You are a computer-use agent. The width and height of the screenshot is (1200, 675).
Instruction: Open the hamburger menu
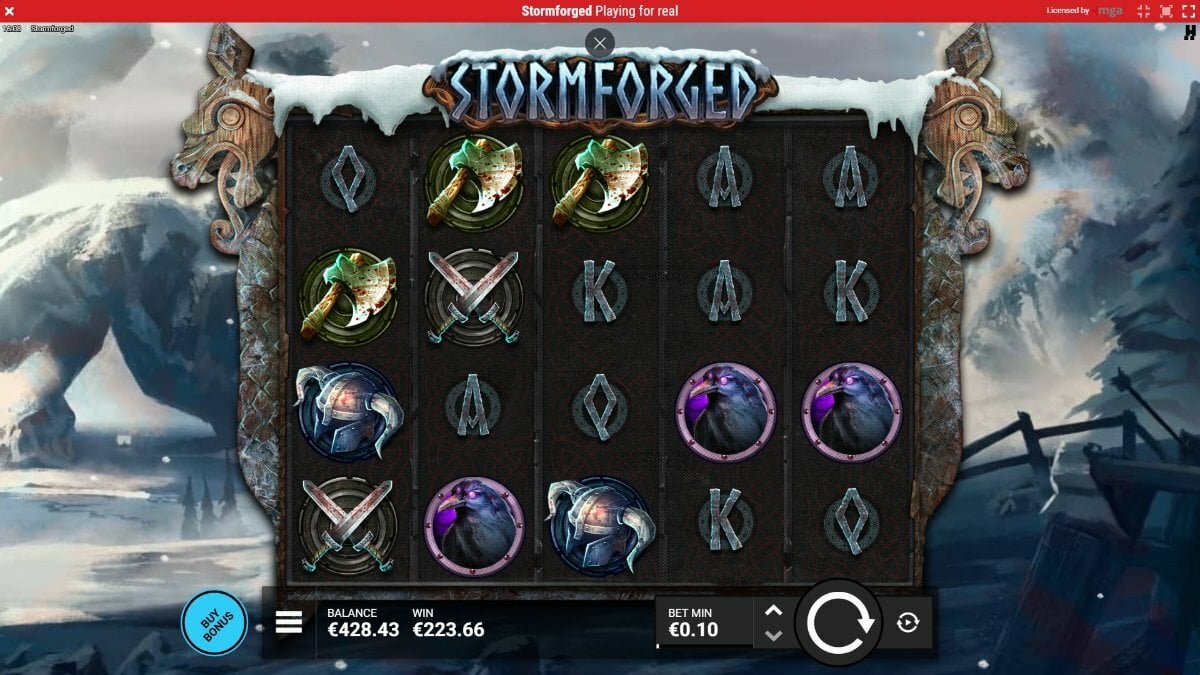289,623
